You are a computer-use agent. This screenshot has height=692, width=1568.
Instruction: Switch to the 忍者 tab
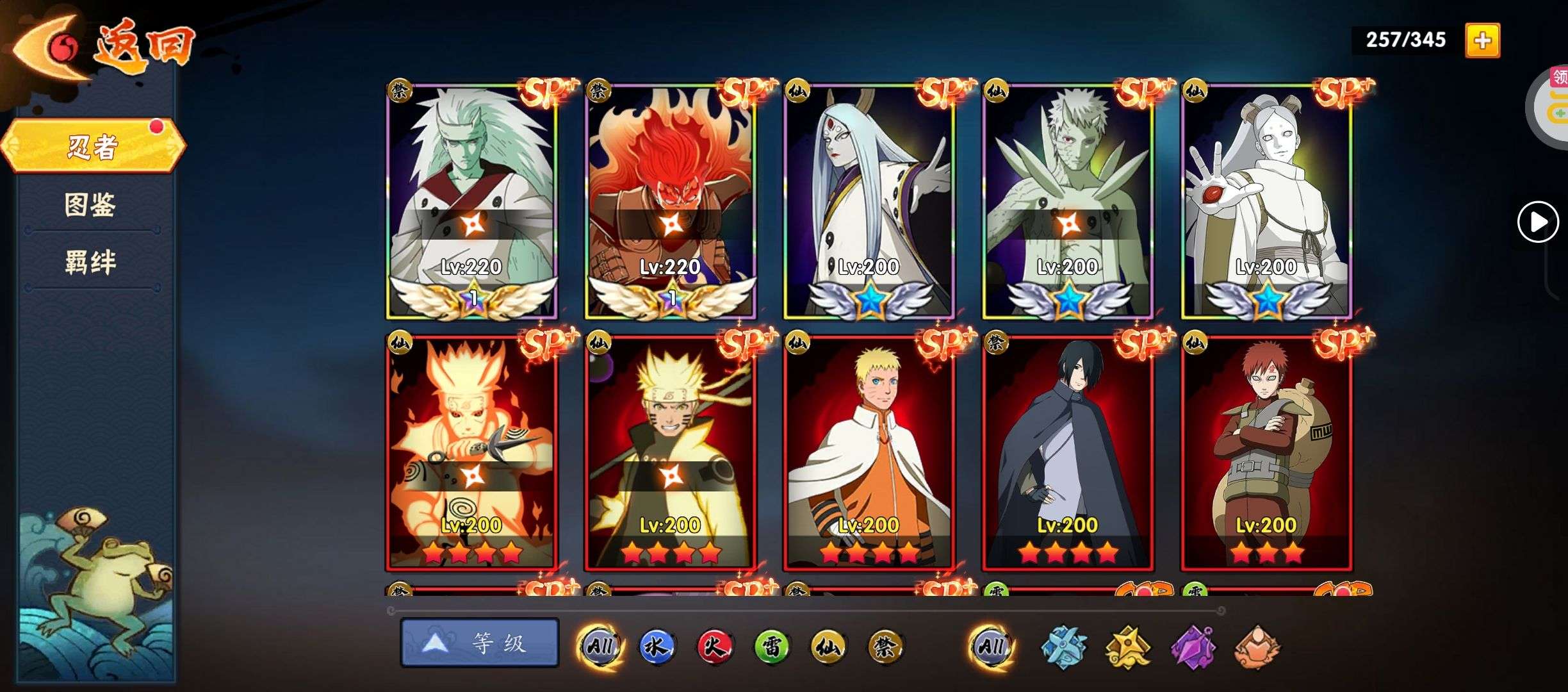(x=93, y=147)
